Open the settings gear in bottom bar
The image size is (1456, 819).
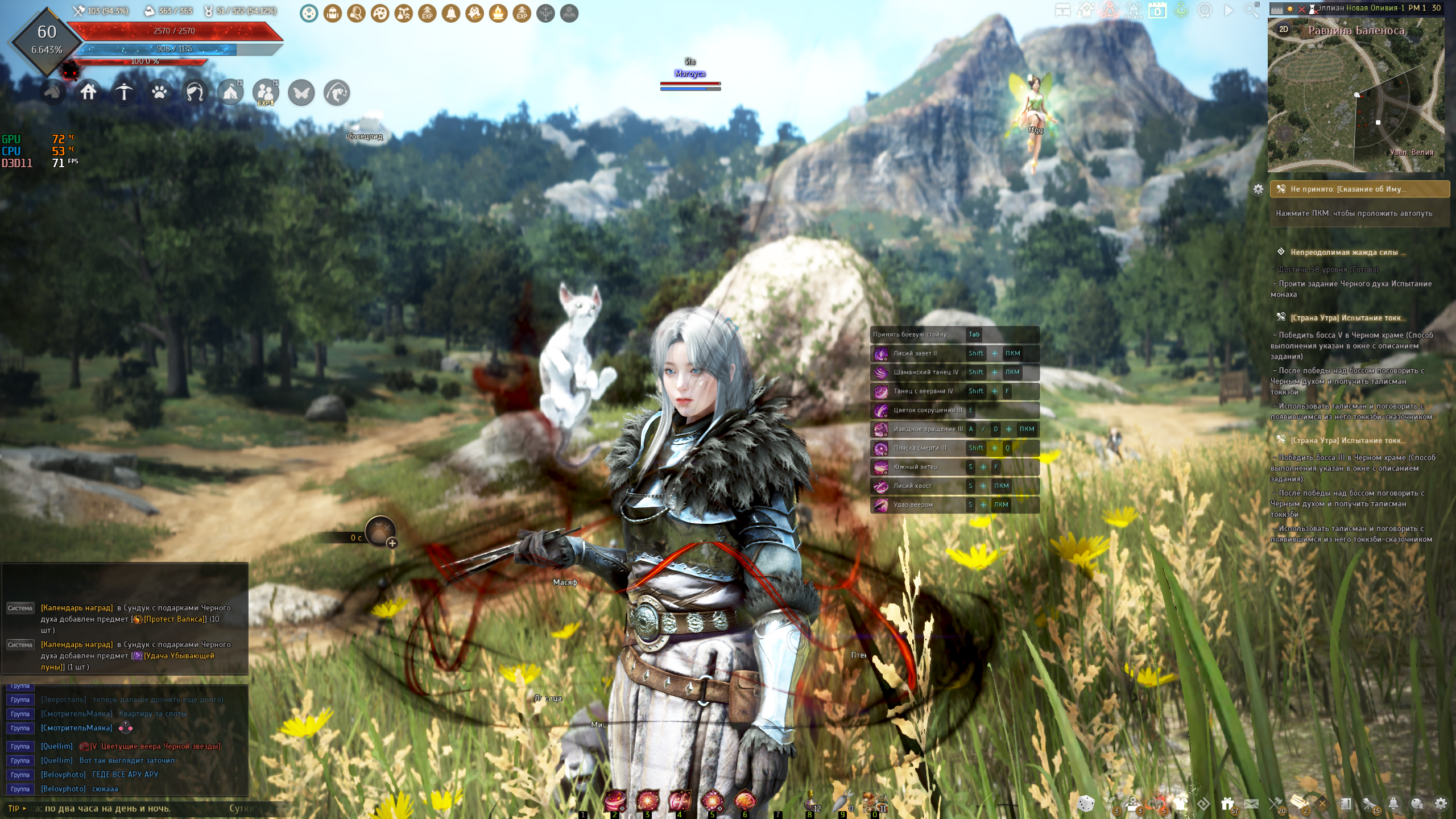pos(1441,803)
